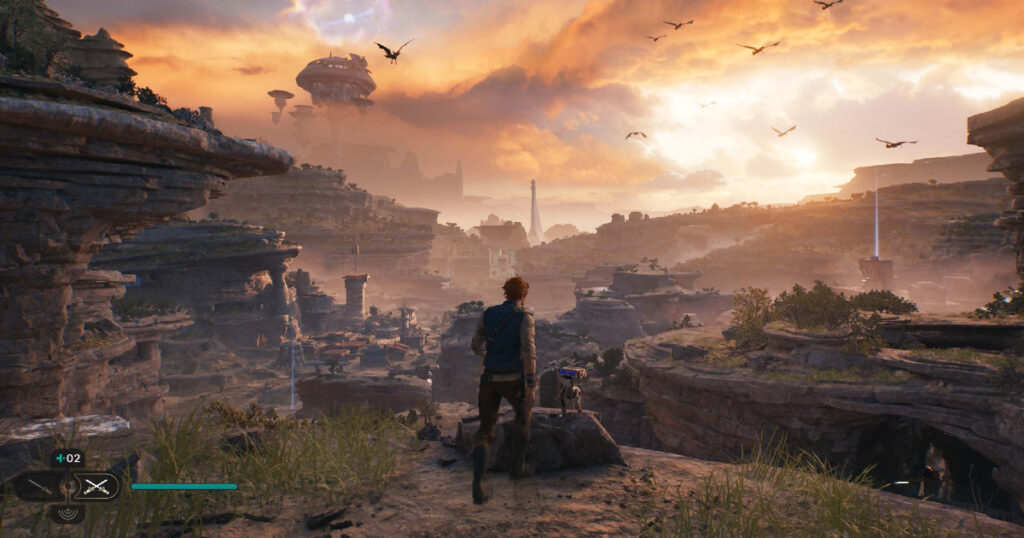The image size is (1024, 538).
Task: Select the single lightsaber stance icon
Action: pos(38,487)
